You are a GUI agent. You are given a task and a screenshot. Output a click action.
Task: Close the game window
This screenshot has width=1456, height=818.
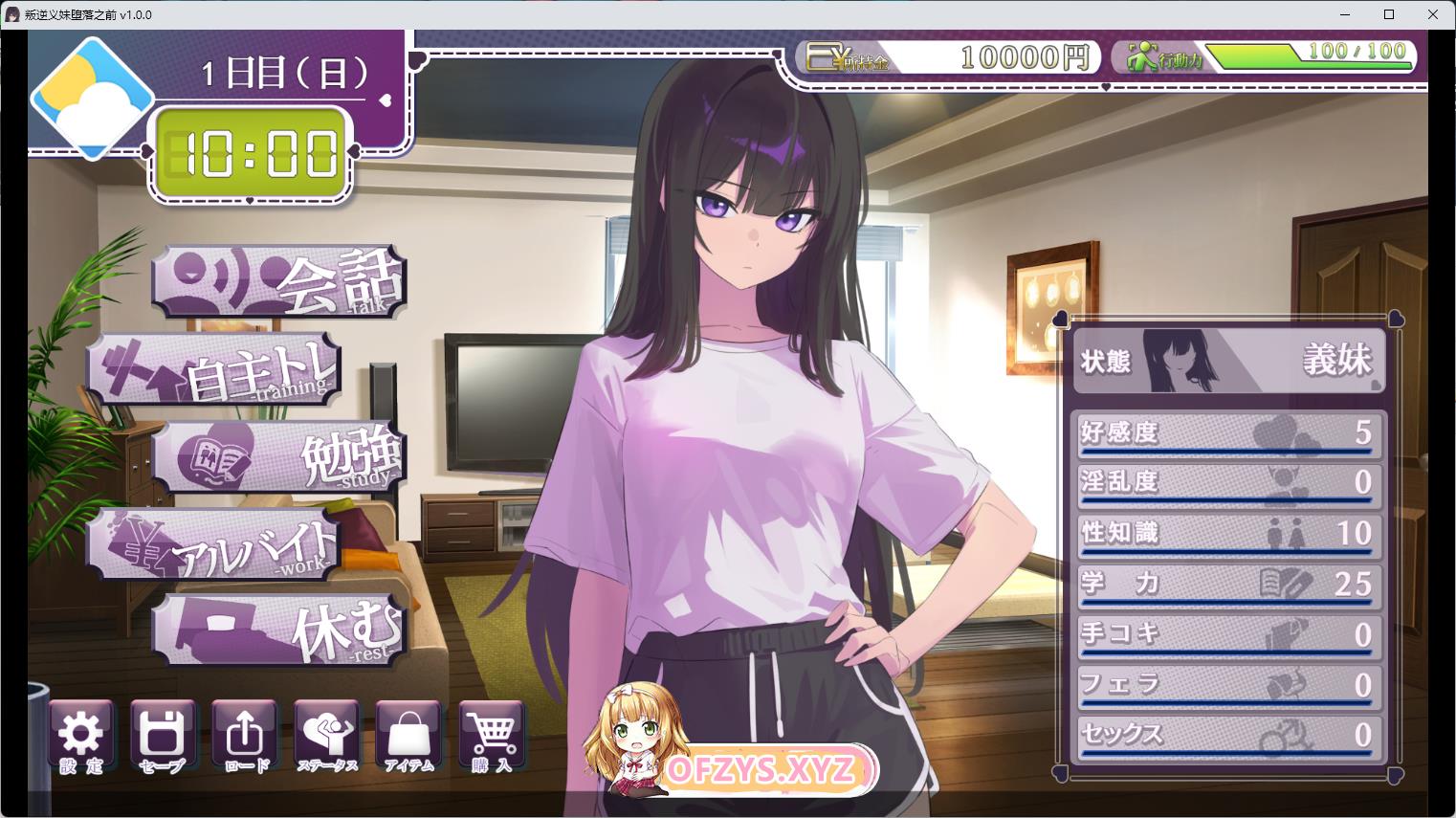point(1433,14)
